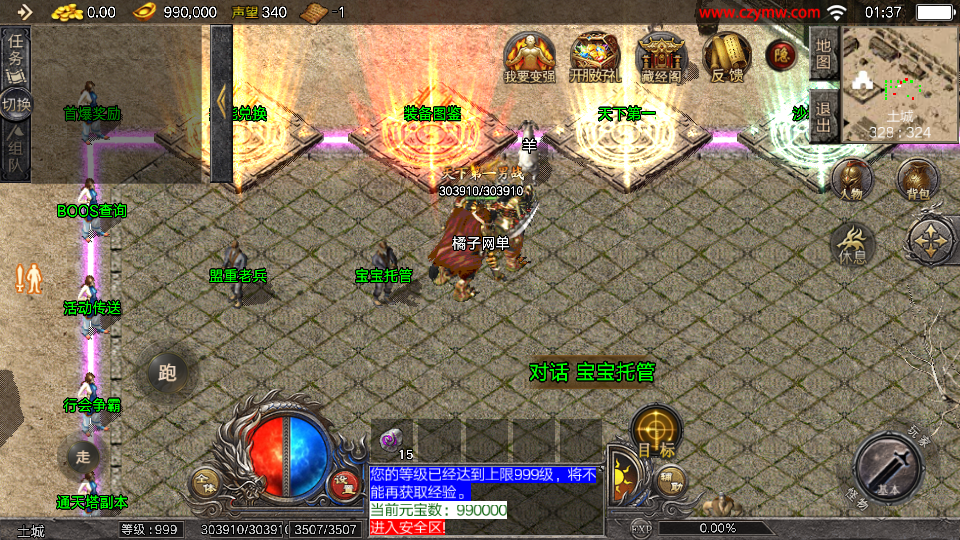Open the 人物 character sheet
960x540 pixels.
(x=852, y=180)
